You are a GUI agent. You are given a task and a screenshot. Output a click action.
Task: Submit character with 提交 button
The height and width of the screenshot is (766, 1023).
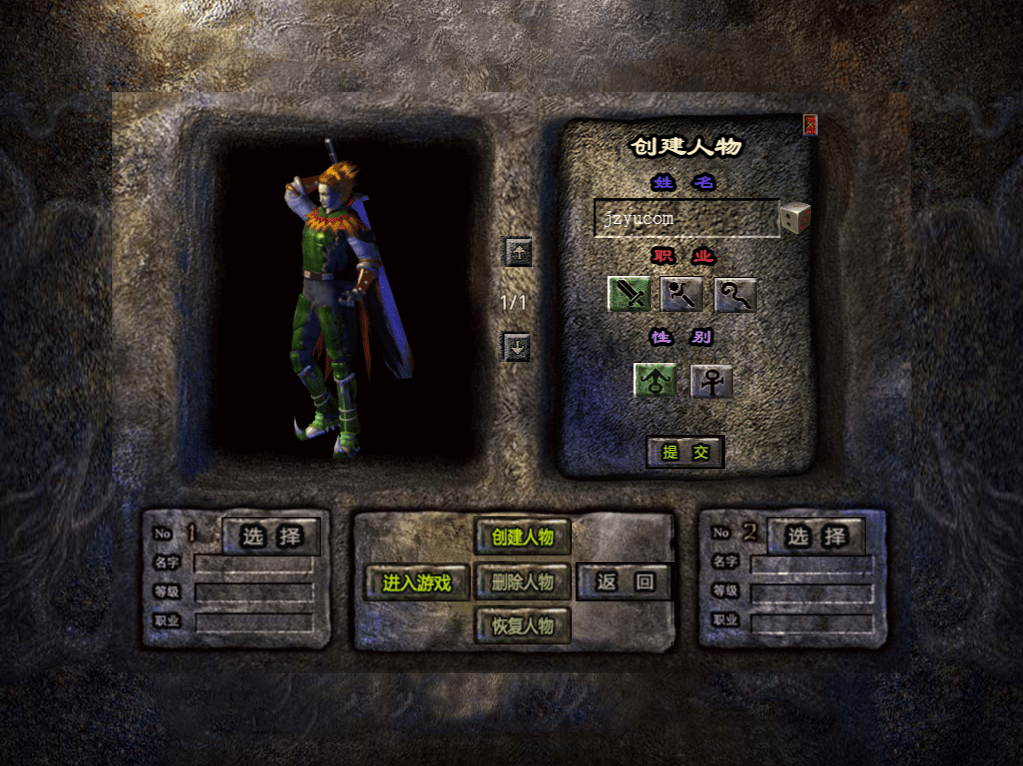point(685,452)
